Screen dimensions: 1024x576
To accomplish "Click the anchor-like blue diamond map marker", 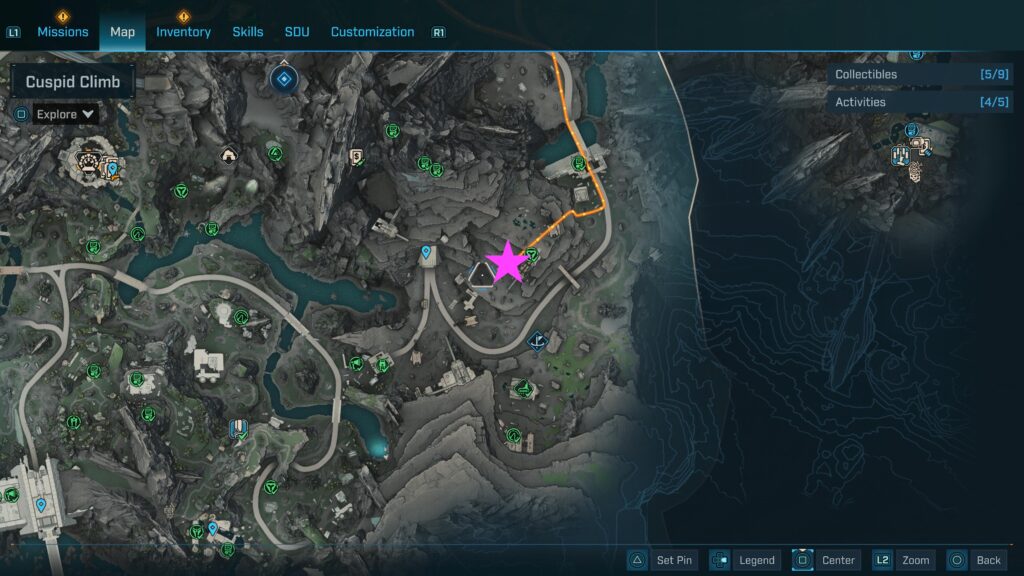I will 539,342.
